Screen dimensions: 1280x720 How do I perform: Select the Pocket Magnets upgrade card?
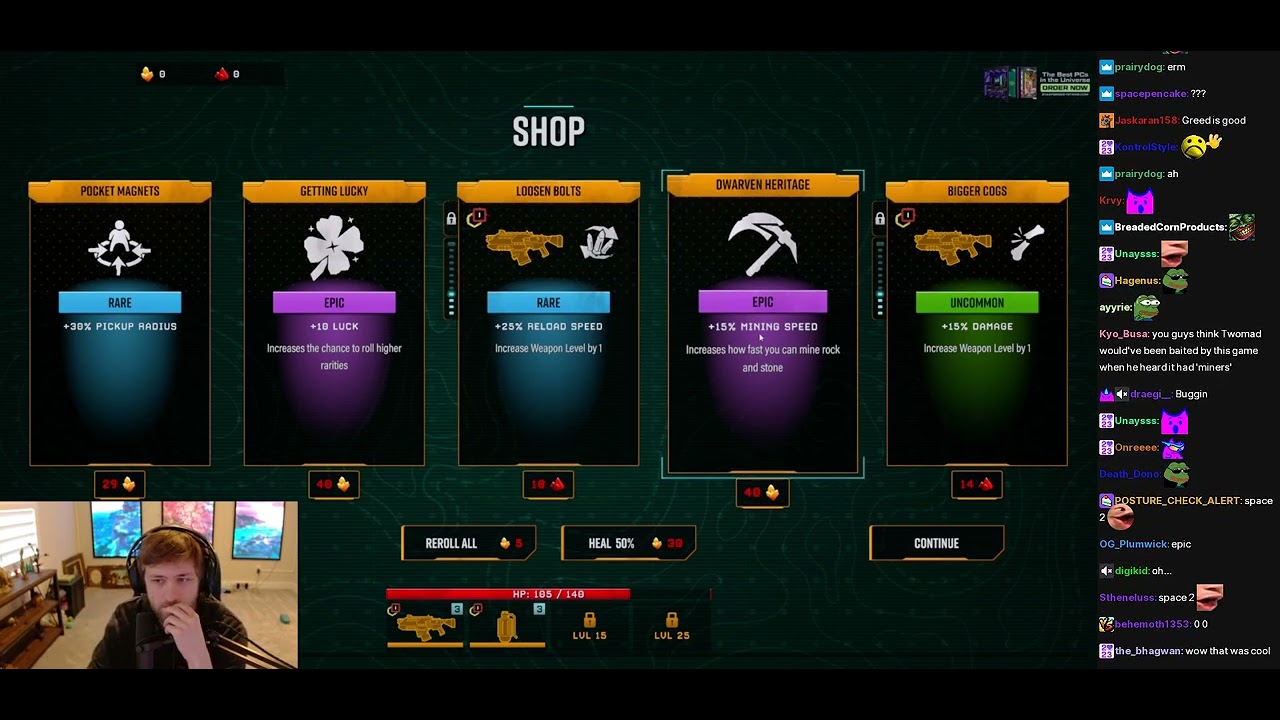120,323
